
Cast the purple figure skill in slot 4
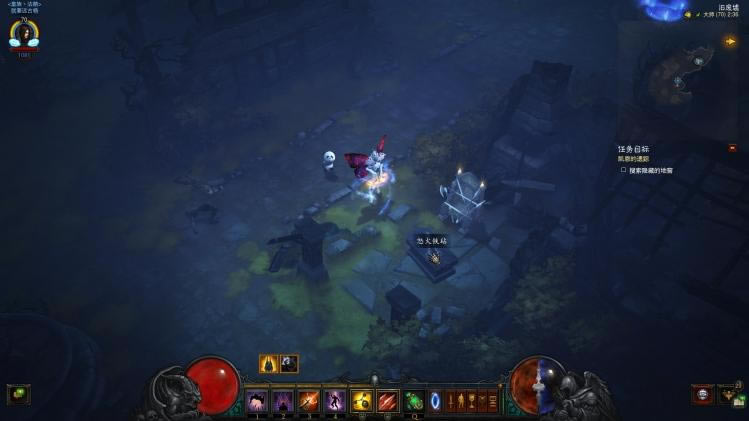tap(335, 401)
